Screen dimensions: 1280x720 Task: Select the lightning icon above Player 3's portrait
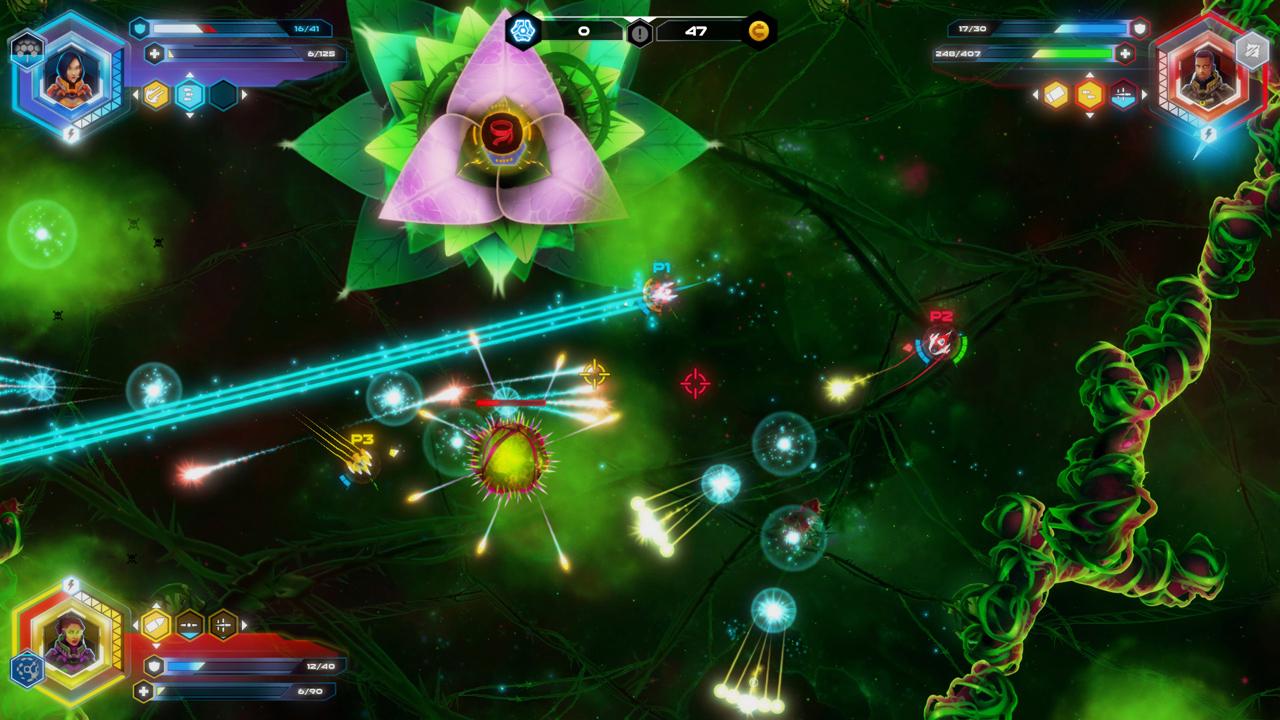pos(70,585)
